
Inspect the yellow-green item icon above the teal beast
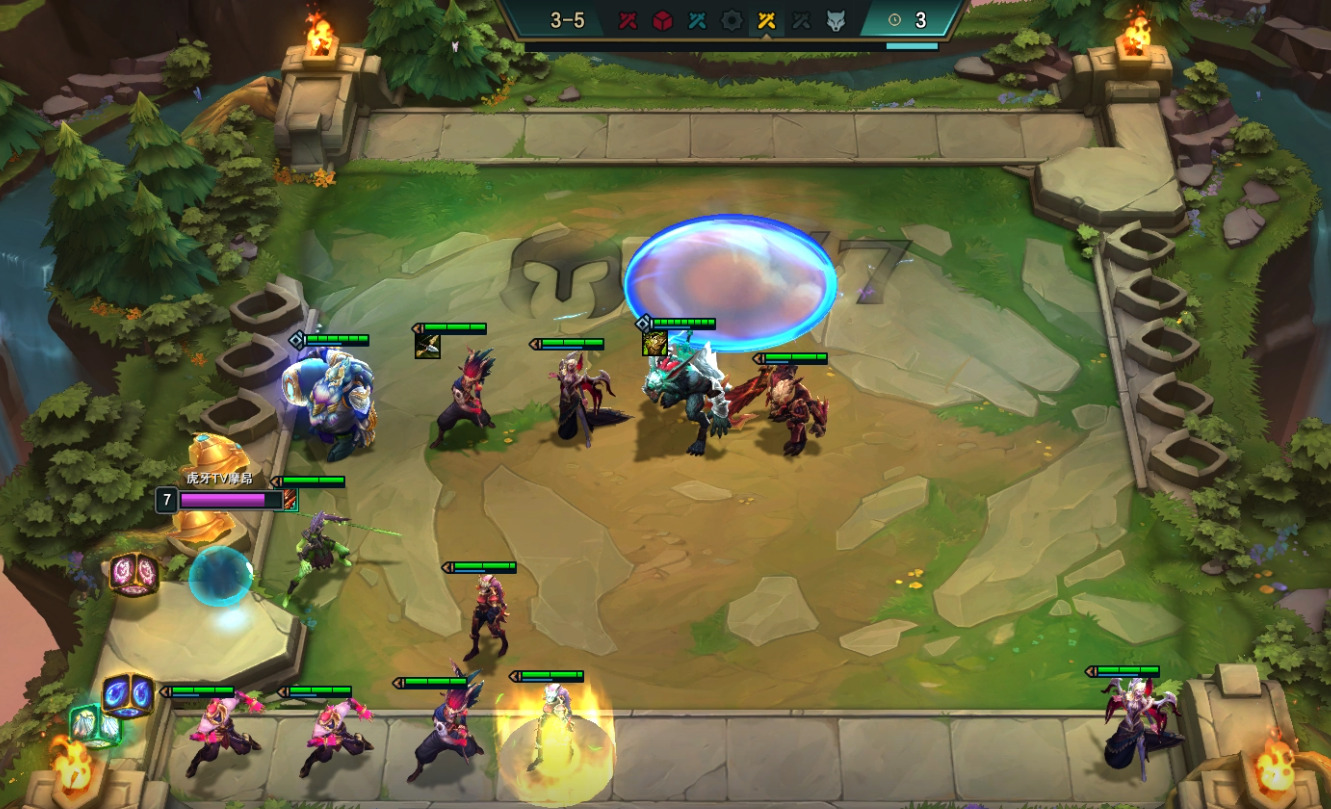(x=654, y=343)
